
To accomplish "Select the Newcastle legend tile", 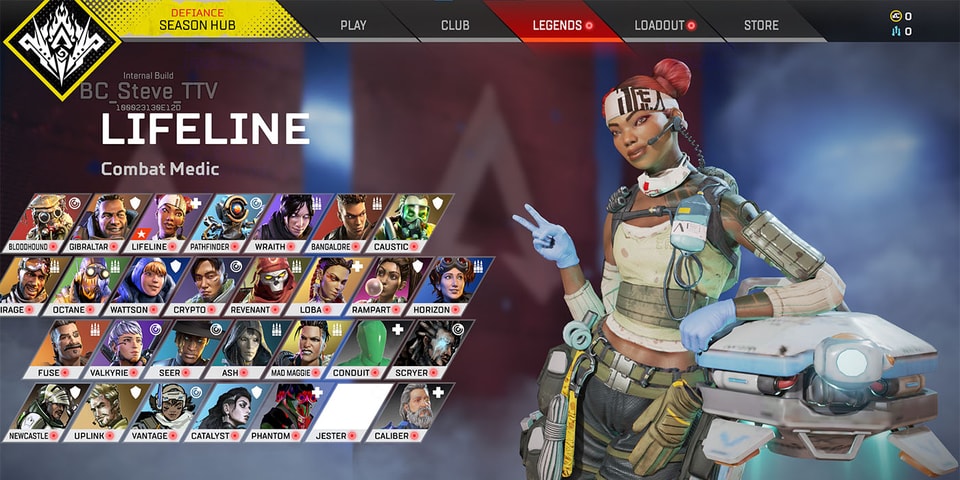I will 37,410.
